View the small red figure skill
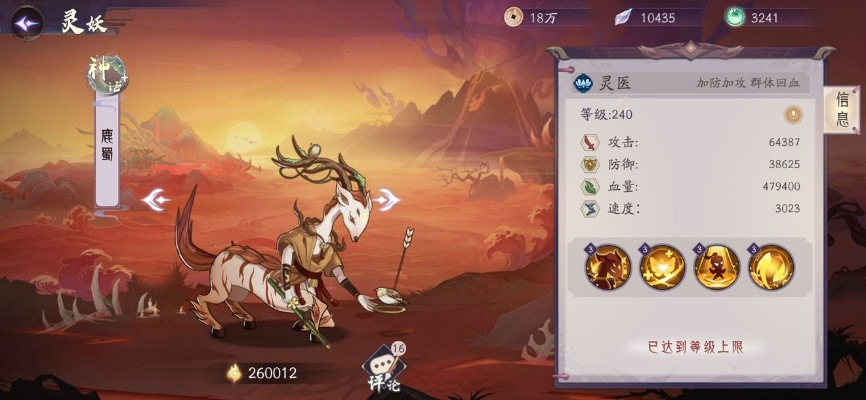 (x=716, y=267)
